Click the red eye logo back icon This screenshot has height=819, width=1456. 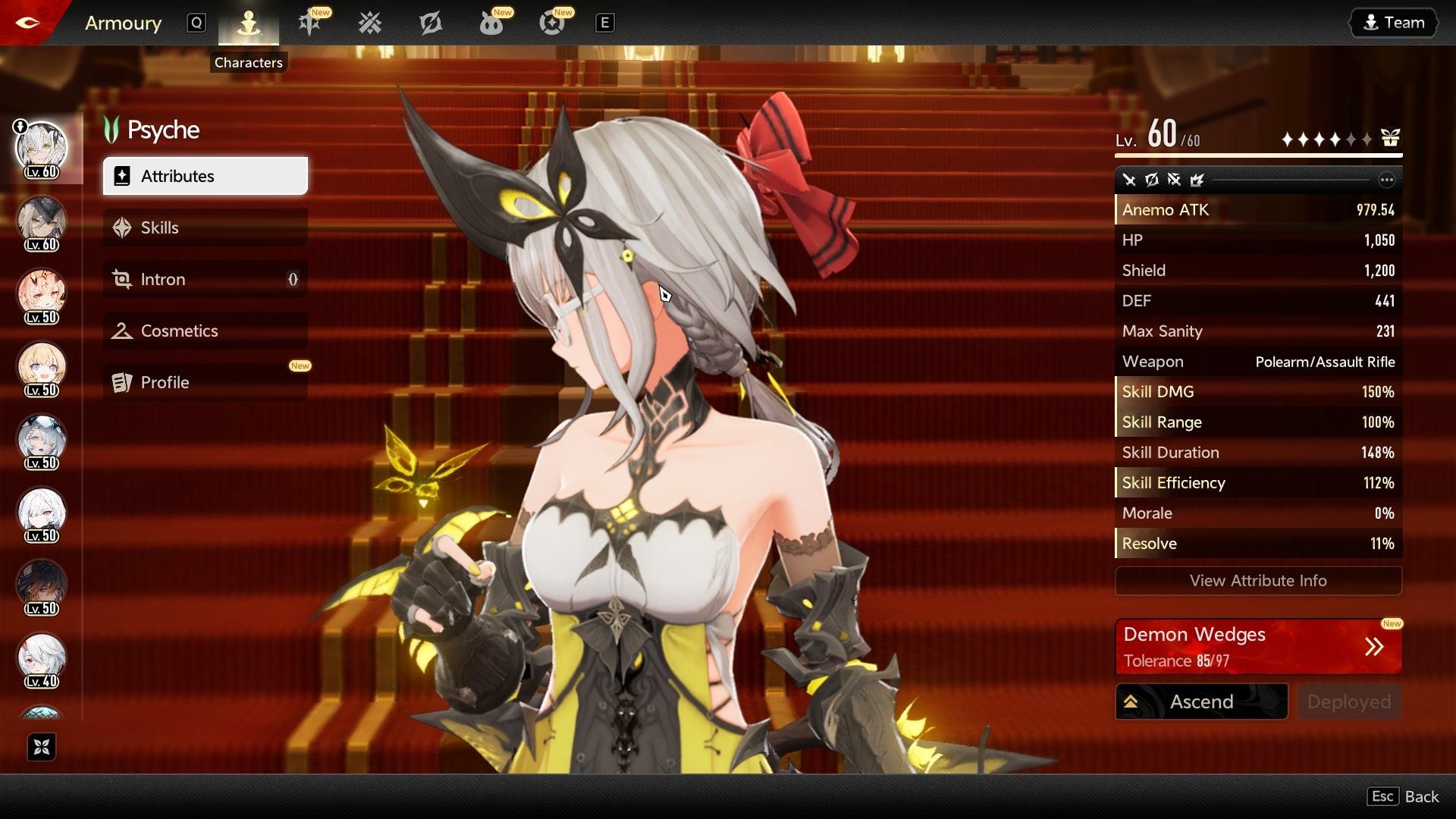[x=28, y=23]
